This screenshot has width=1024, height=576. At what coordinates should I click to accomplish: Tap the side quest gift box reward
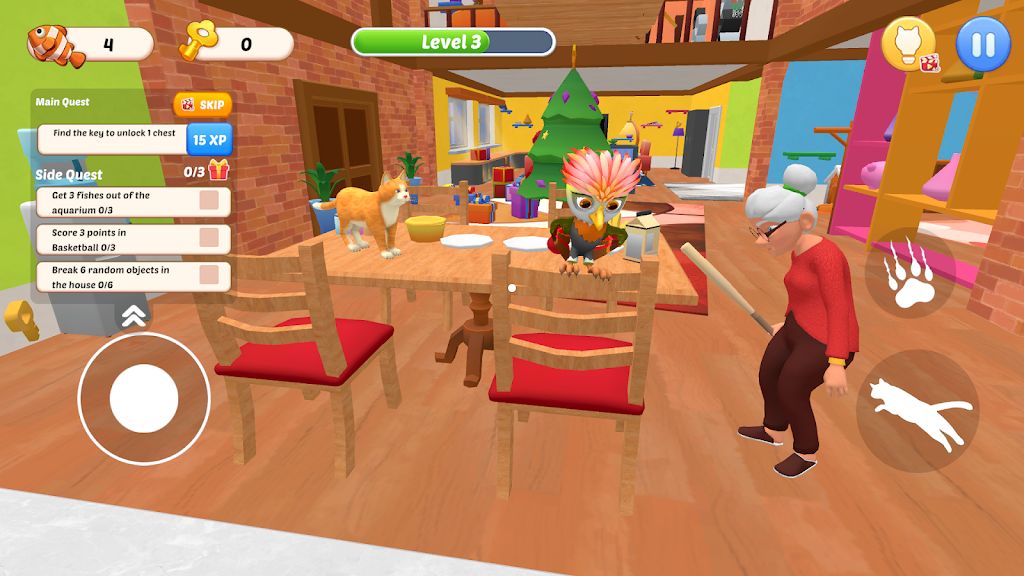click(219, 170)
